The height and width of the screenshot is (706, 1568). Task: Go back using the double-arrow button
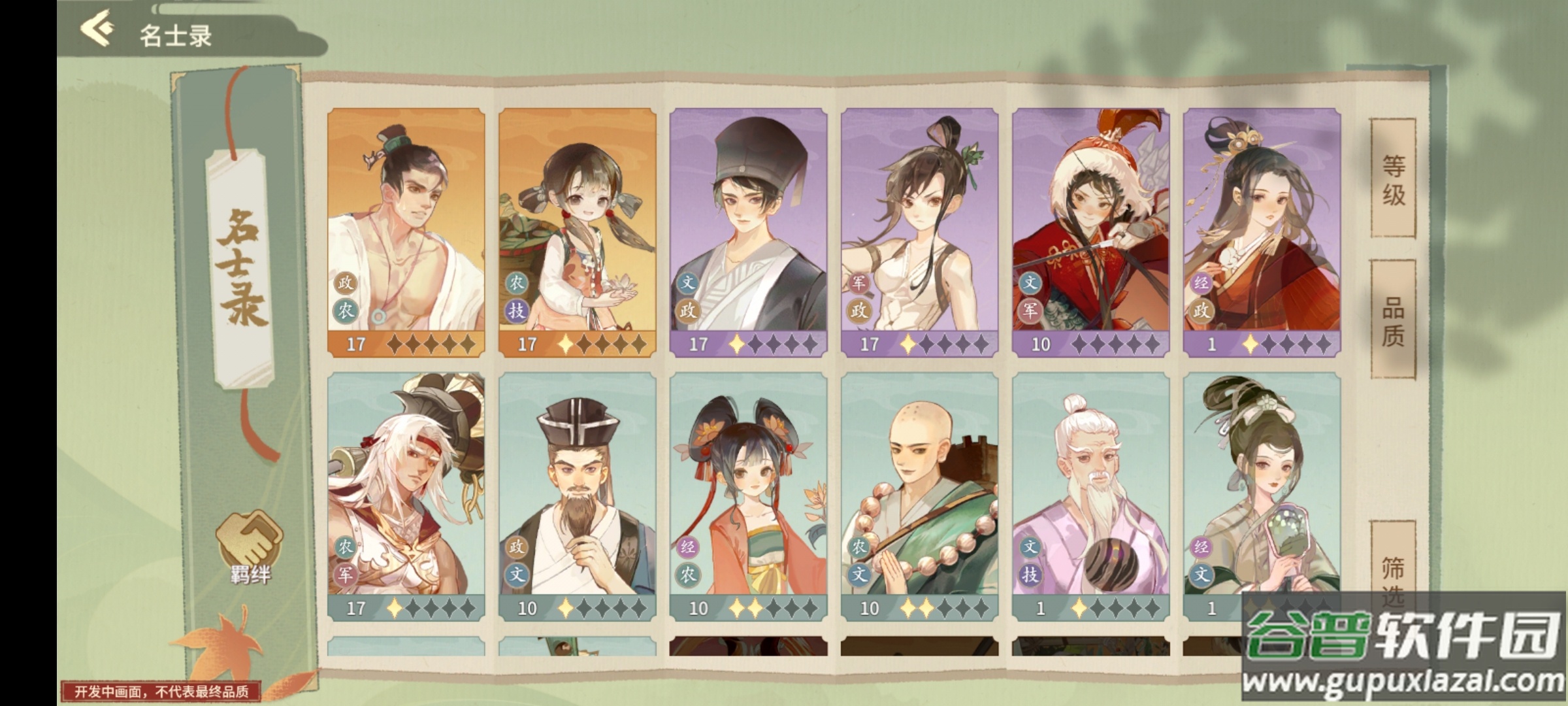point(97,31)
